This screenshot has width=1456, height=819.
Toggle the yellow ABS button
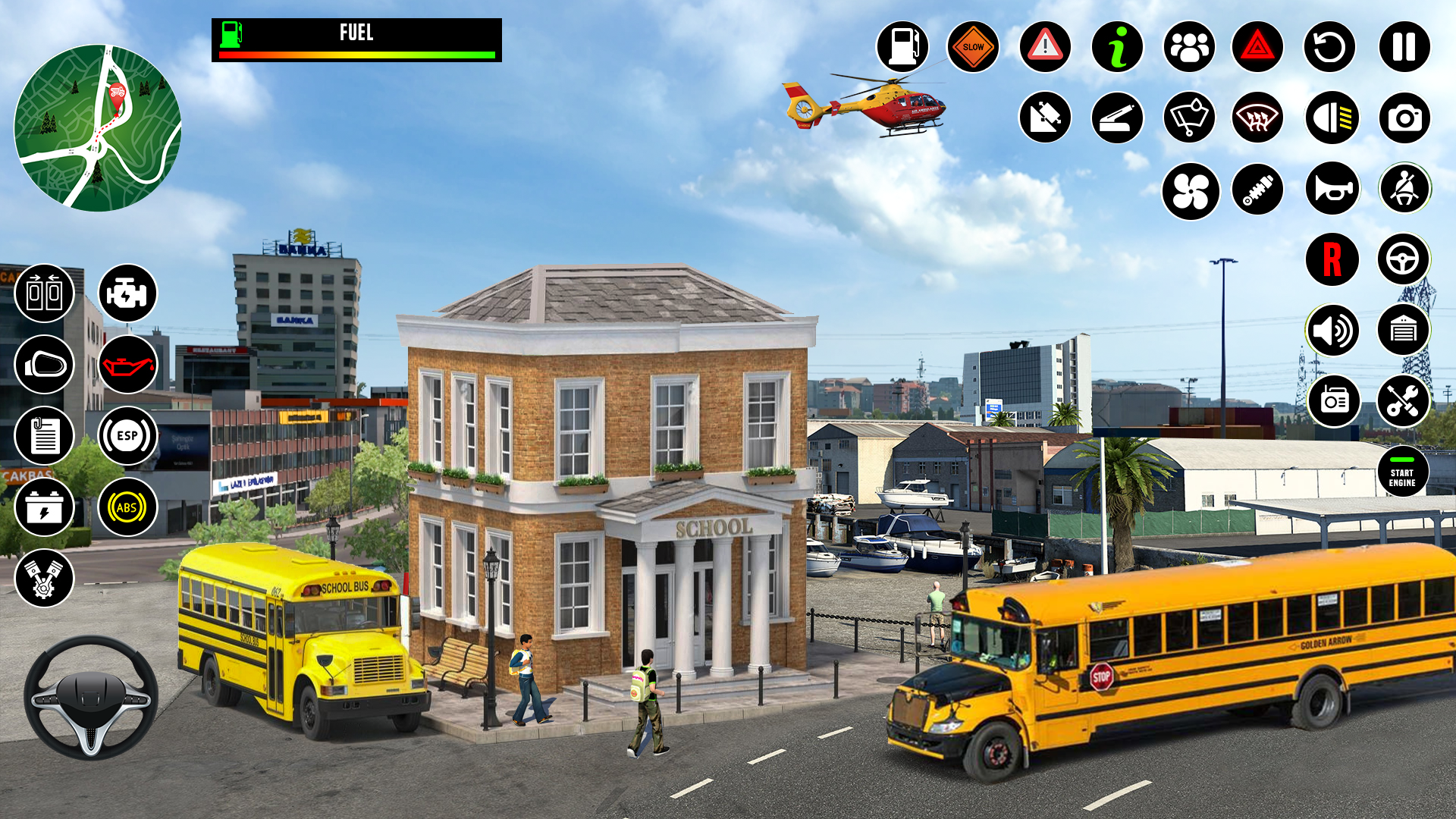pos(127,507)
